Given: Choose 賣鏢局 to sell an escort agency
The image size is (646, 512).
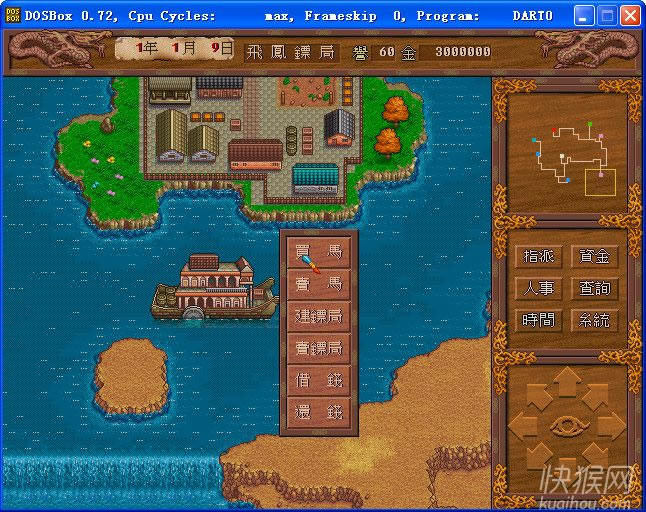Looking at the screenshot, I should pyautogui.click(x=318, y=349).
